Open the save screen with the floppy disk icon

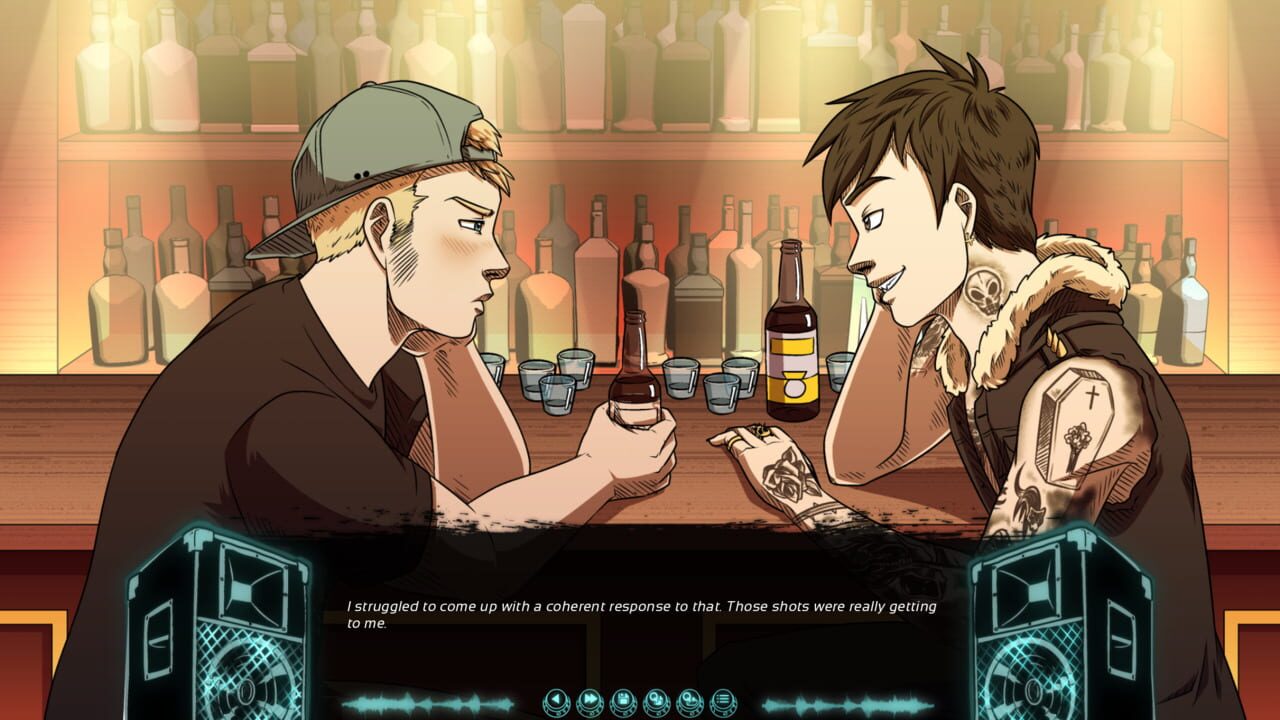pos(623,700)
